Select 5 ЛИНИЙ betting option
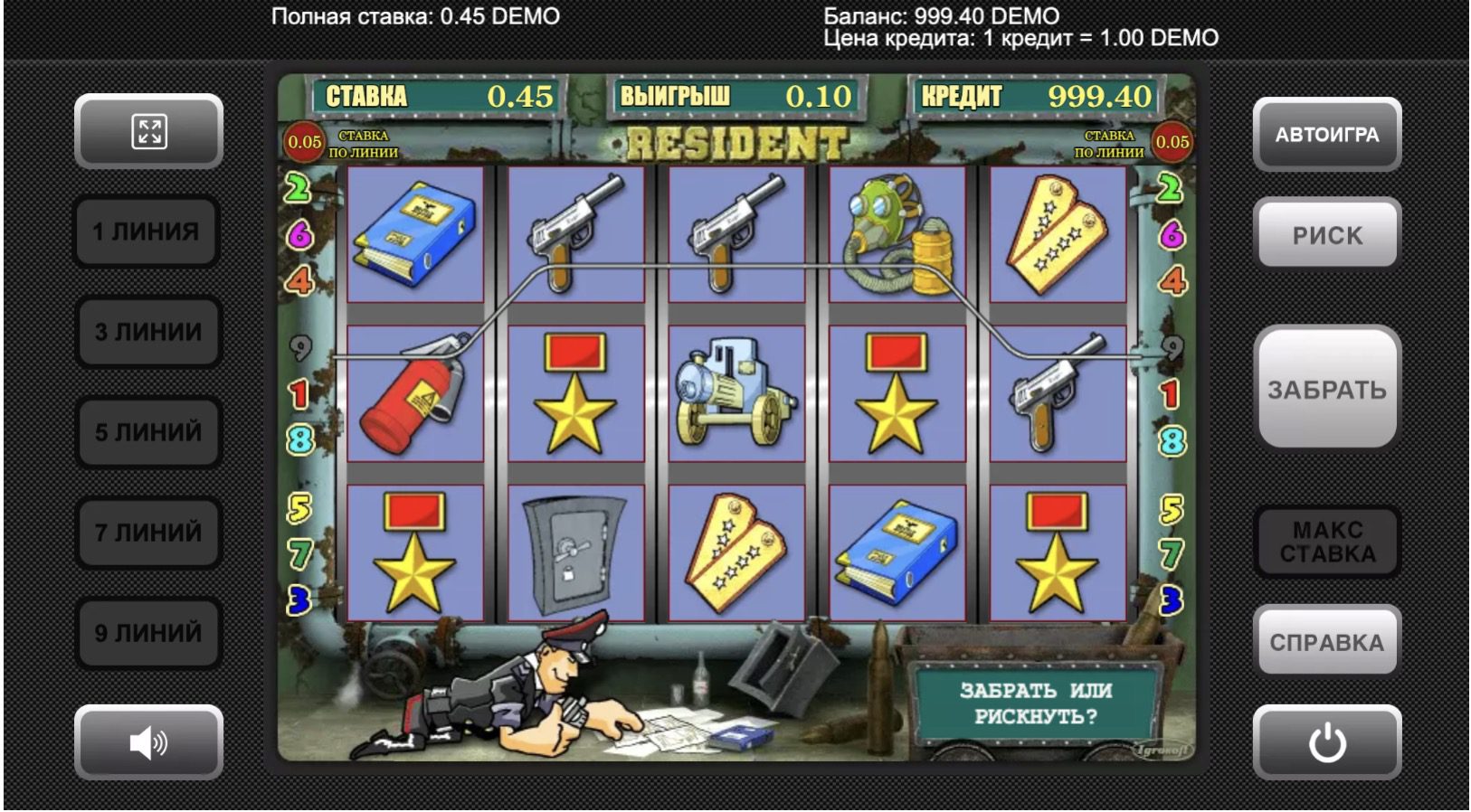The image size is (1471, 812). 147,432
